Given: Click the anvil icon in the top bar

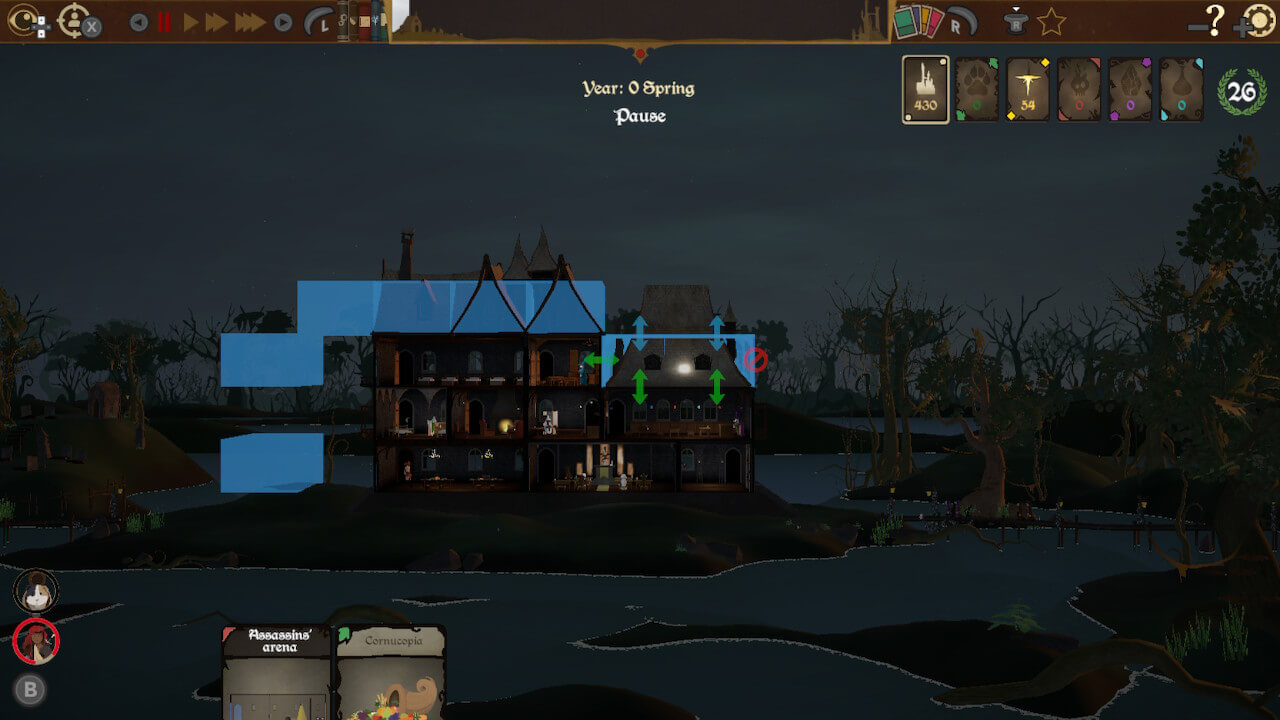Looking at the screenshot, I should point(1017,23).
